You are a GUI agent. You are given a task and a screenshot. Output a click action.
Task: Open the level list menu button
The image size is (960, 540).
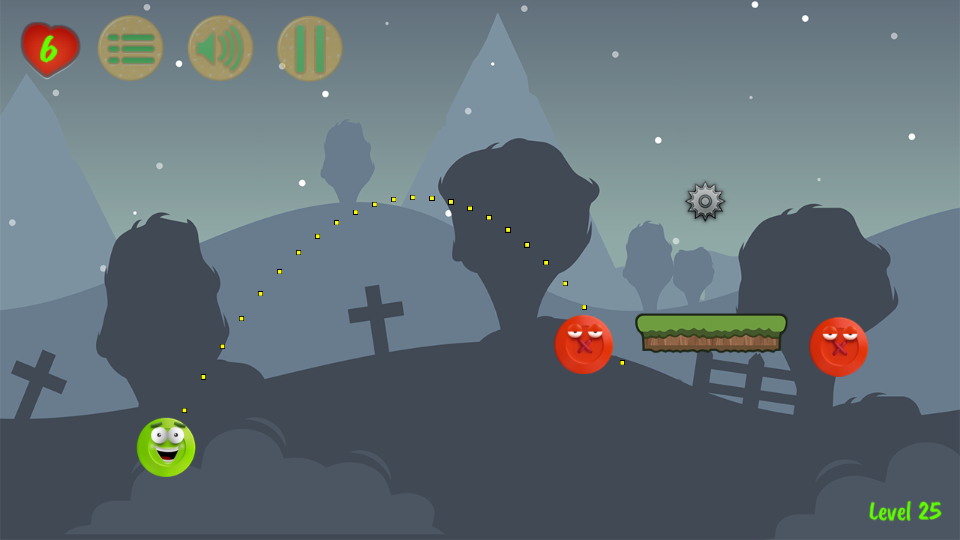(x=130, y=48)
